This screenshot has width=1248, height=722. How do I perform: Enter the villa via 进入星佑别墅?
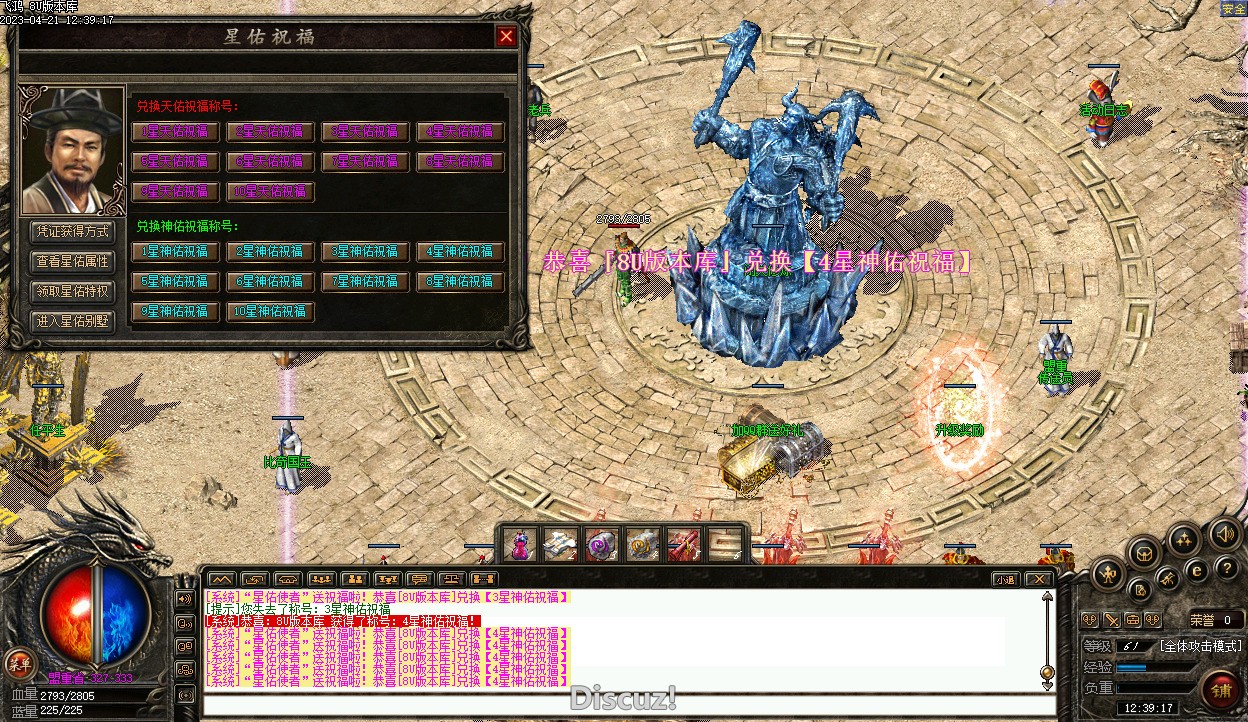[x=73, y=322]
